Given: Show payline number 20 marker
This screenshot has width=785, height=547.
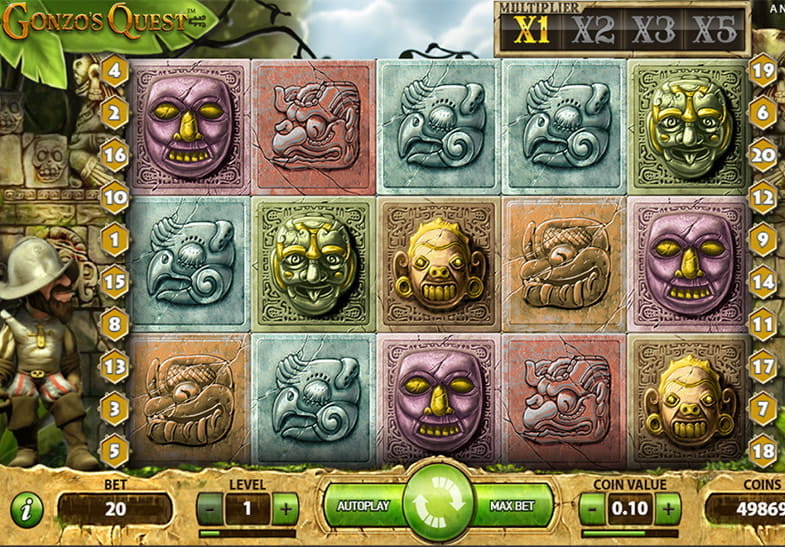Looking at the screenshot, I should pyautogui.click(x=762, y=155).
